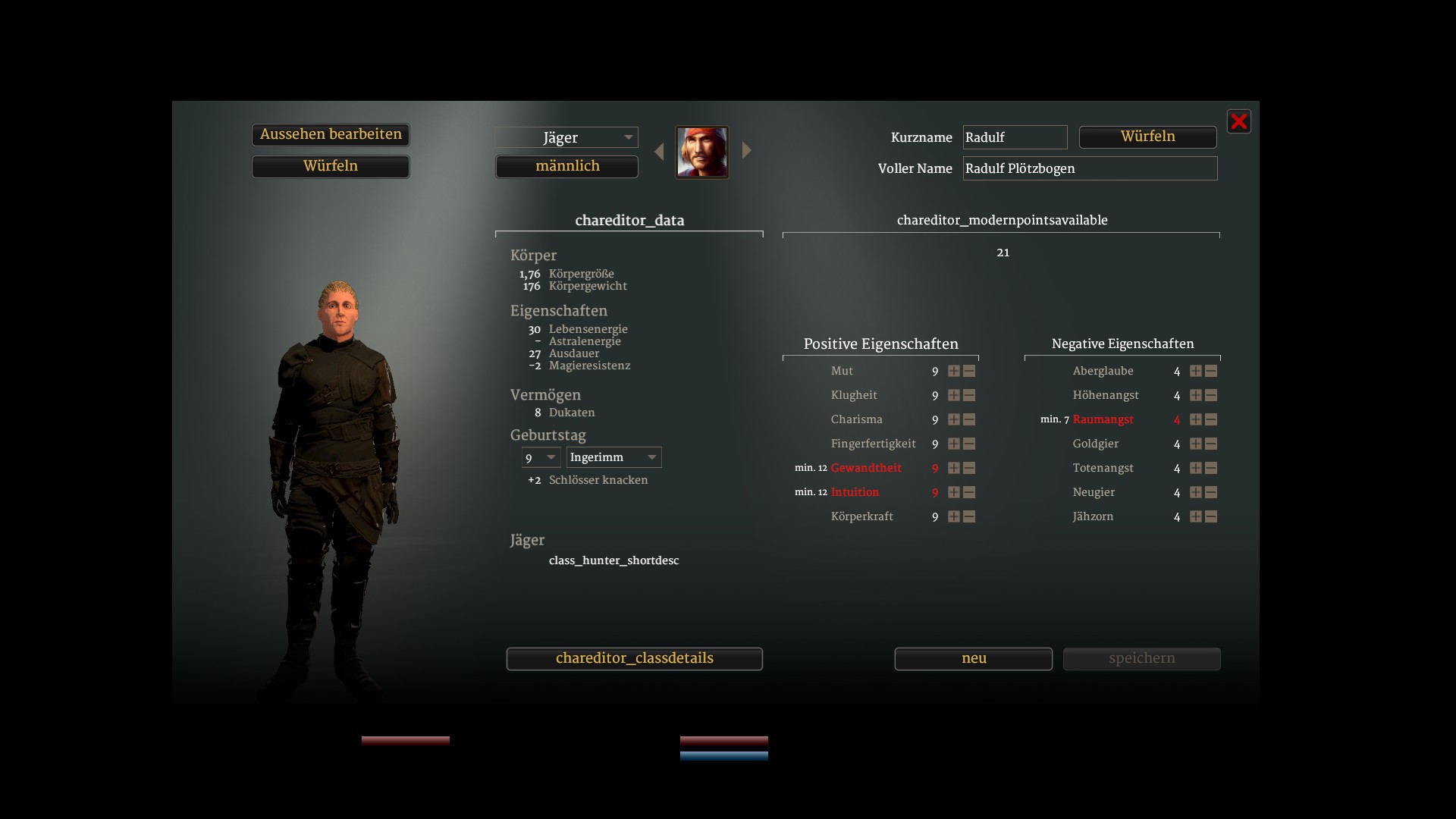1456x819 pixels.
Task: Open the Ingerimm birth month dropdown
Action: pyautogui.click(x=613, y=457)
